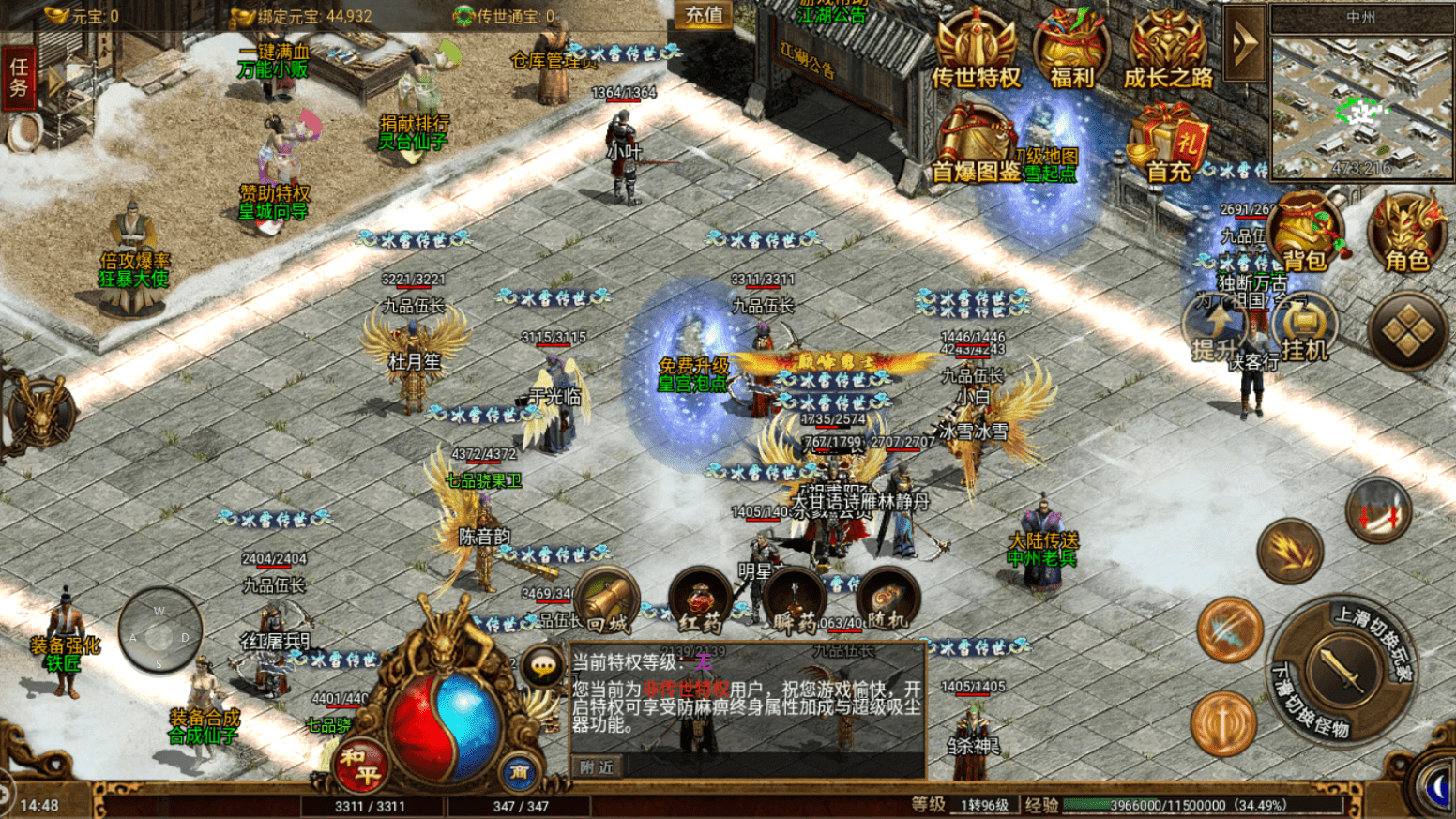Use the 红药 health potion icon
Viewport: 1456px width, 819px height.
[698, 600]
